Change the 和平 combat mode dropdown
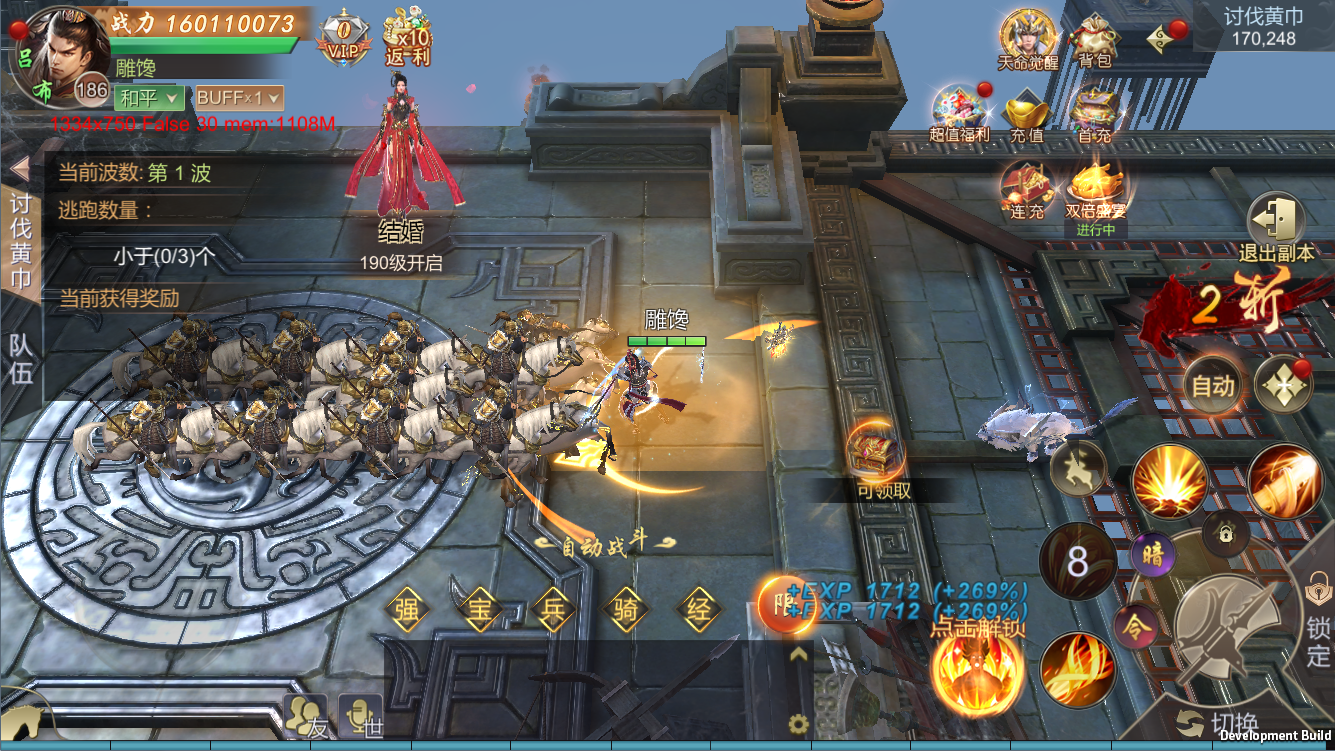Viewport: 1335px width, 751px height. 150,98
